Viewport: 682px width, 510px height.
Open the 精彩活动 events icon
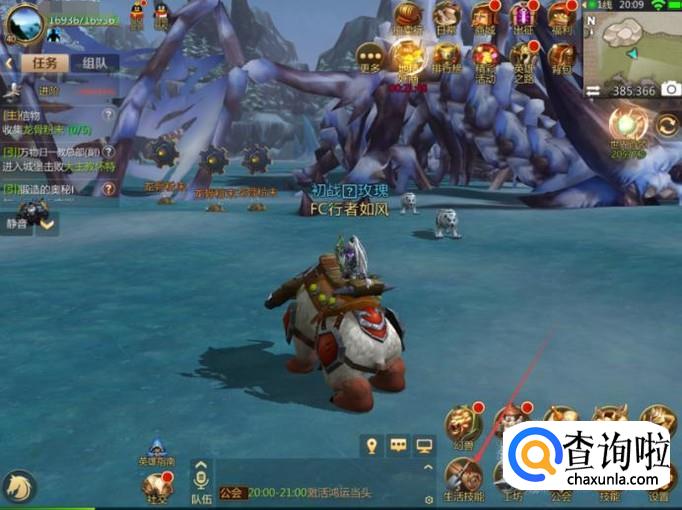(x=483, y=57)
